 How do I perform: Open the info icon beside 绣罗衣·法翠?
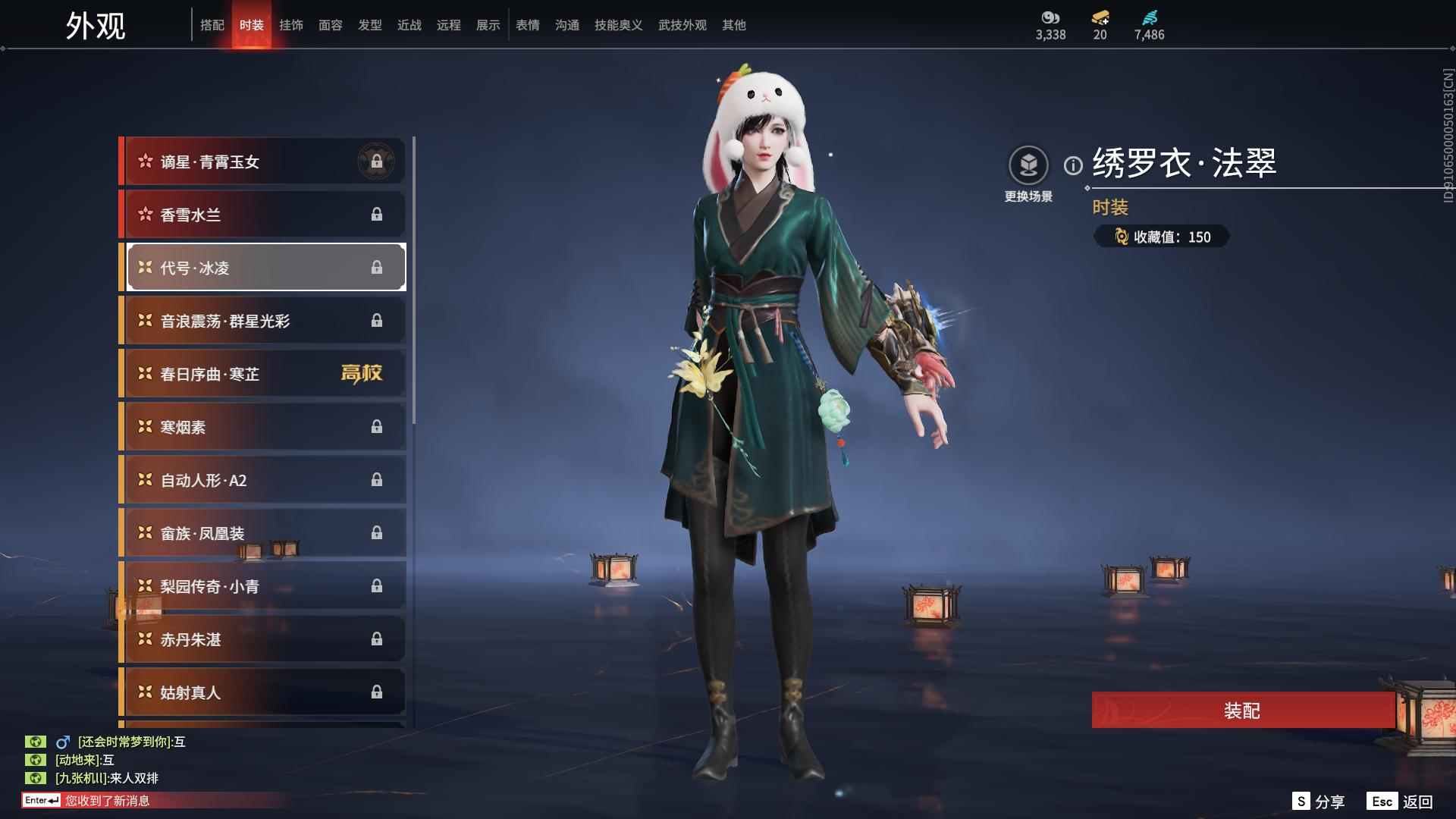(x=1073, y=163)
